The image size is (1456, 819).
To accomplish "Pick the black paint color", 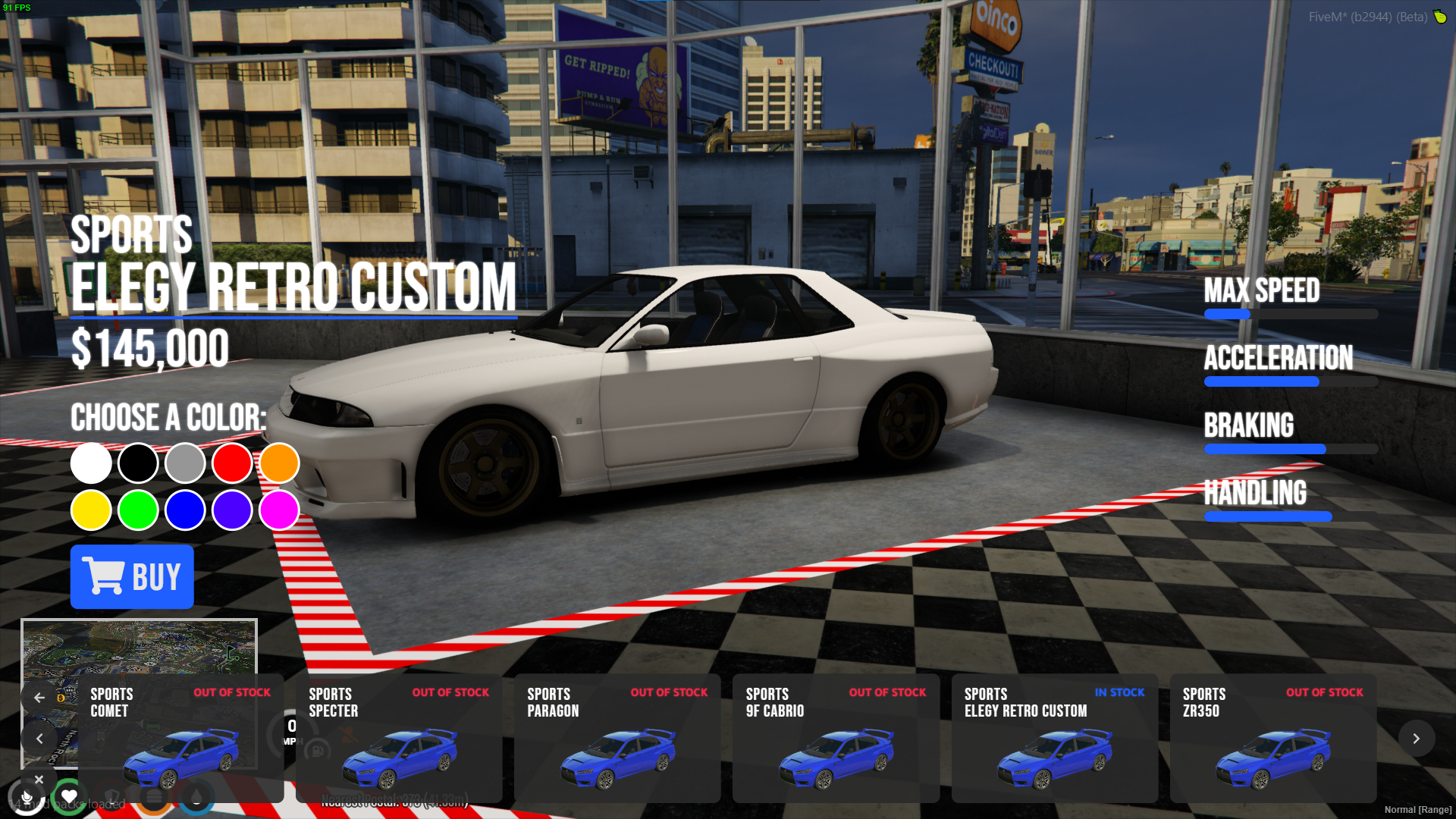I will click(x=138, y=463).
